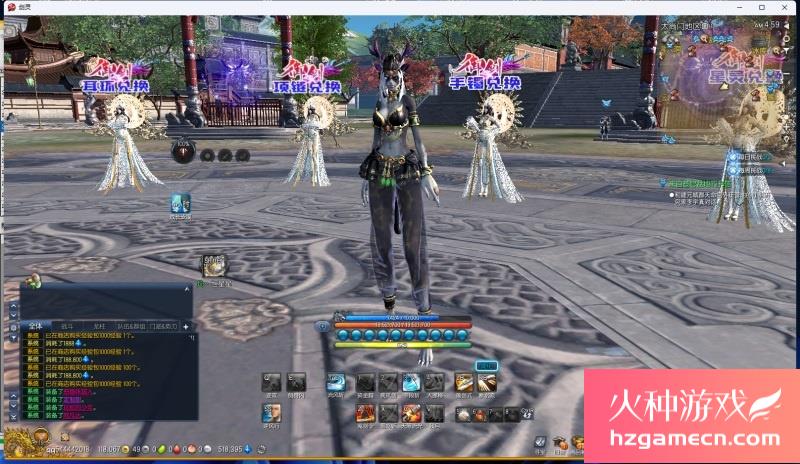Add a new chat tab with plus button
Viewport: 800px width, 464px height.
click(186, 326)
